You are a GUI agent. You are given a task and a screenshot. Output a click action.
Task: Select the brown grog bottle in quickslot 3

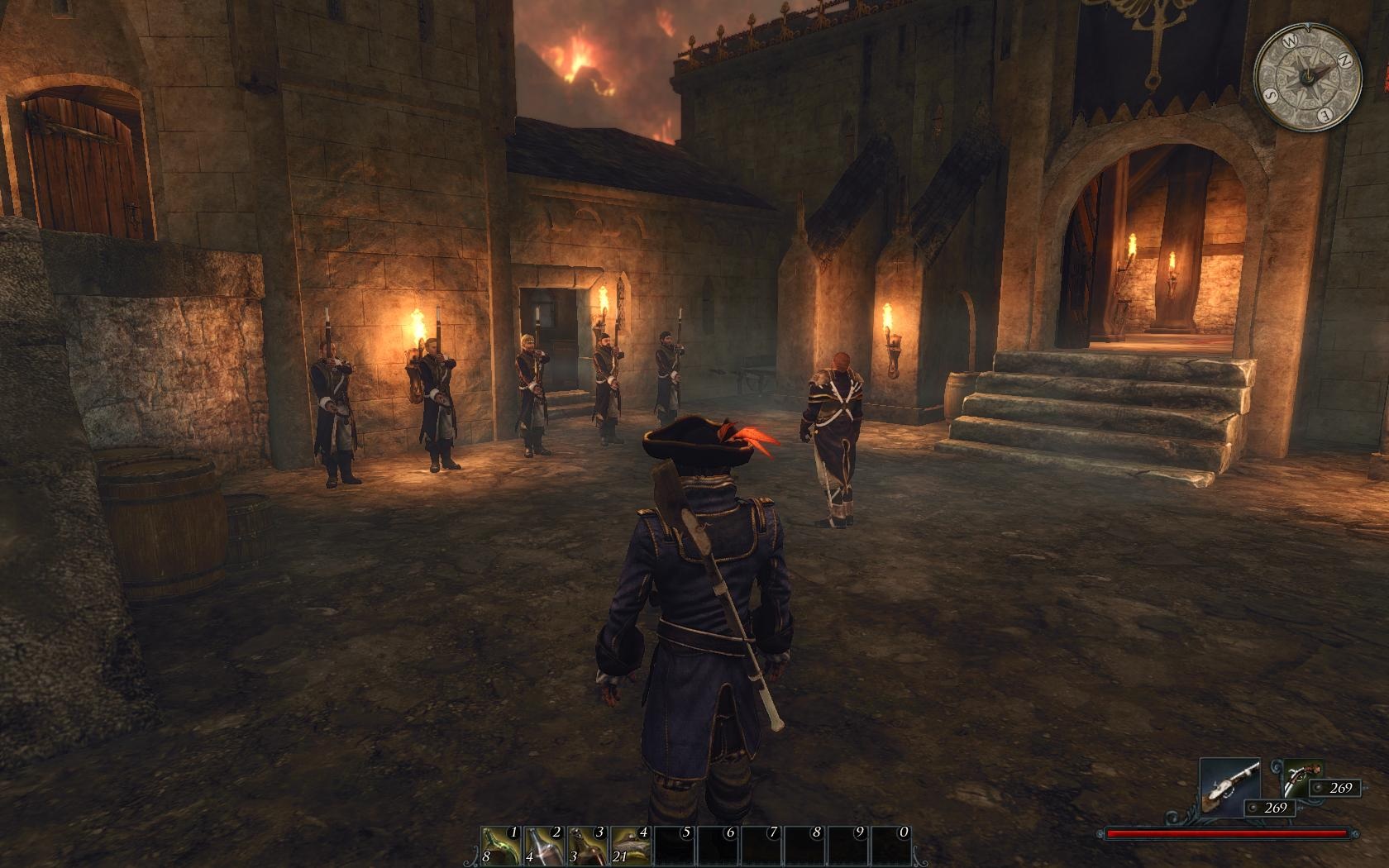point(585,846)
